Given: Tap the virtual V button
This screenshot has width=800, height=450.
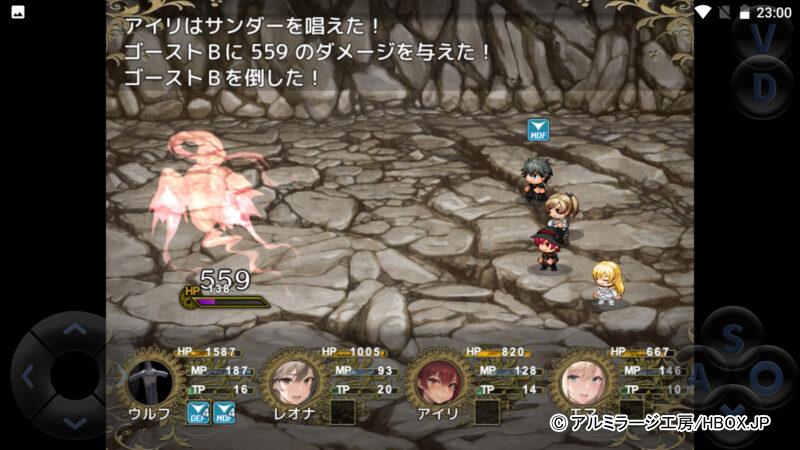Looking at the screenshot, I should [764, 36].
